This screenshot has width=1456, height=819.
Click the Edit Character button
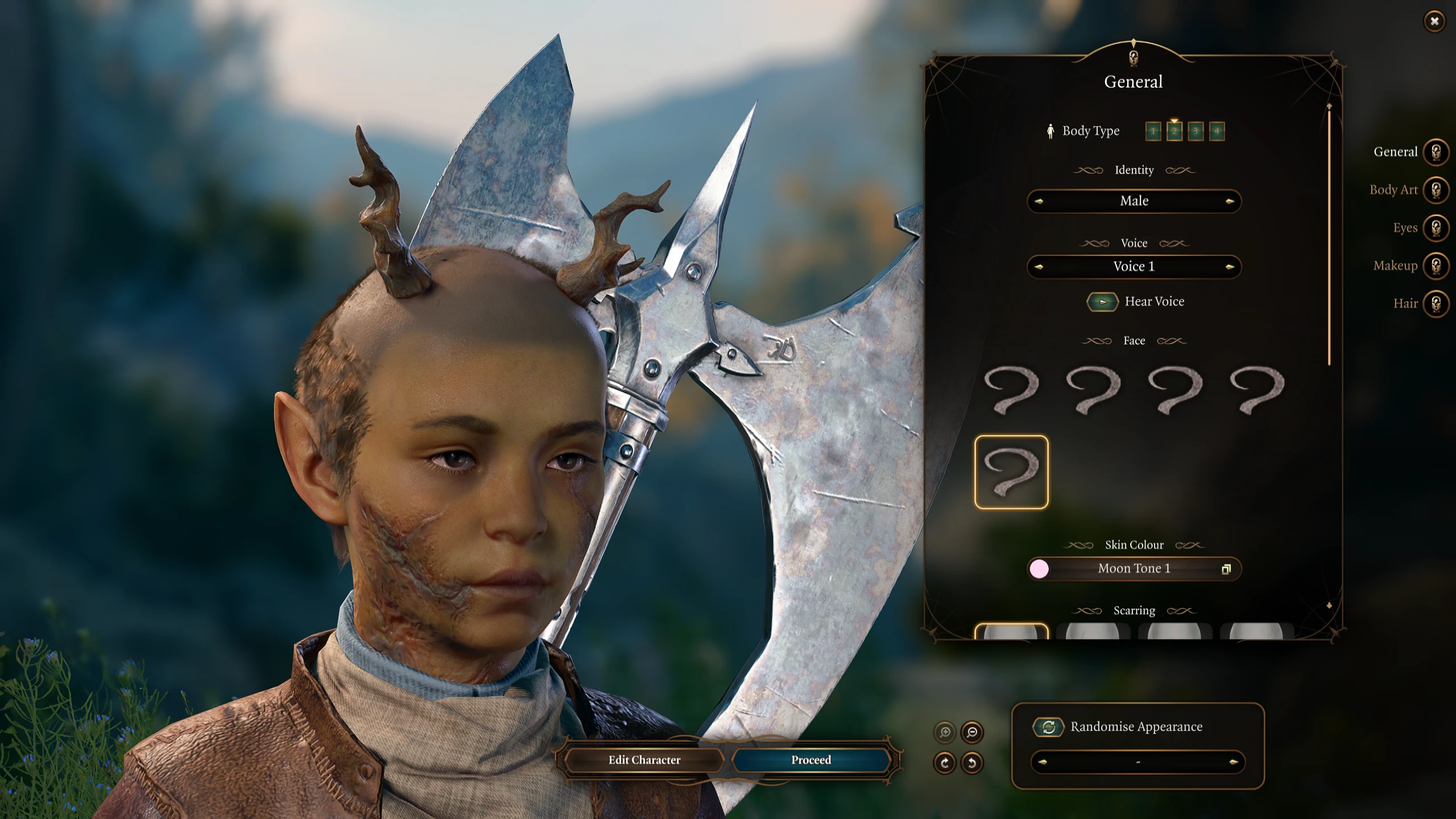click(x=644, y=760)
